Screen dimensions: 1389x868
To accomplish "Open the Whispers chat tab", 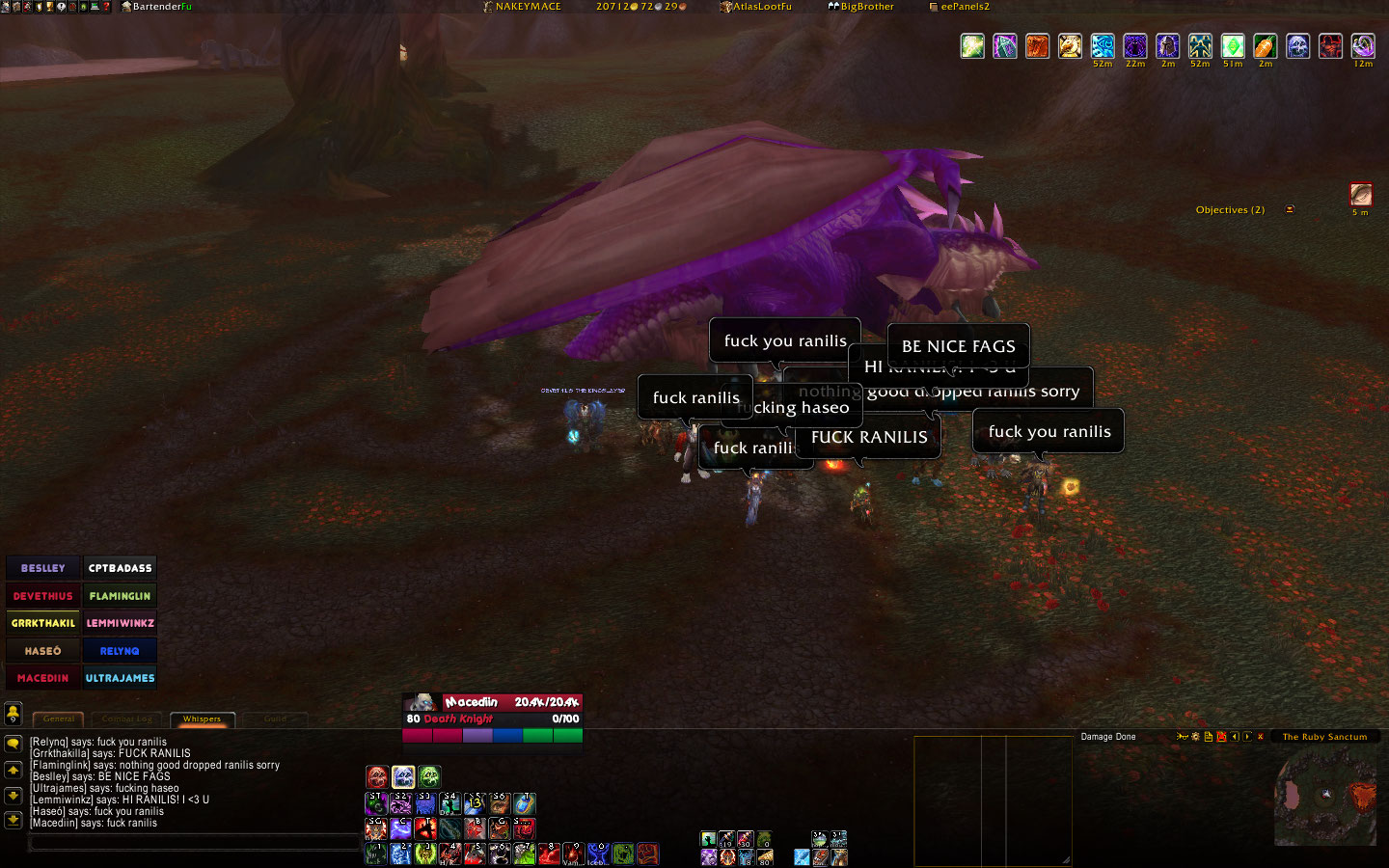I will click(x=202, y=719).
